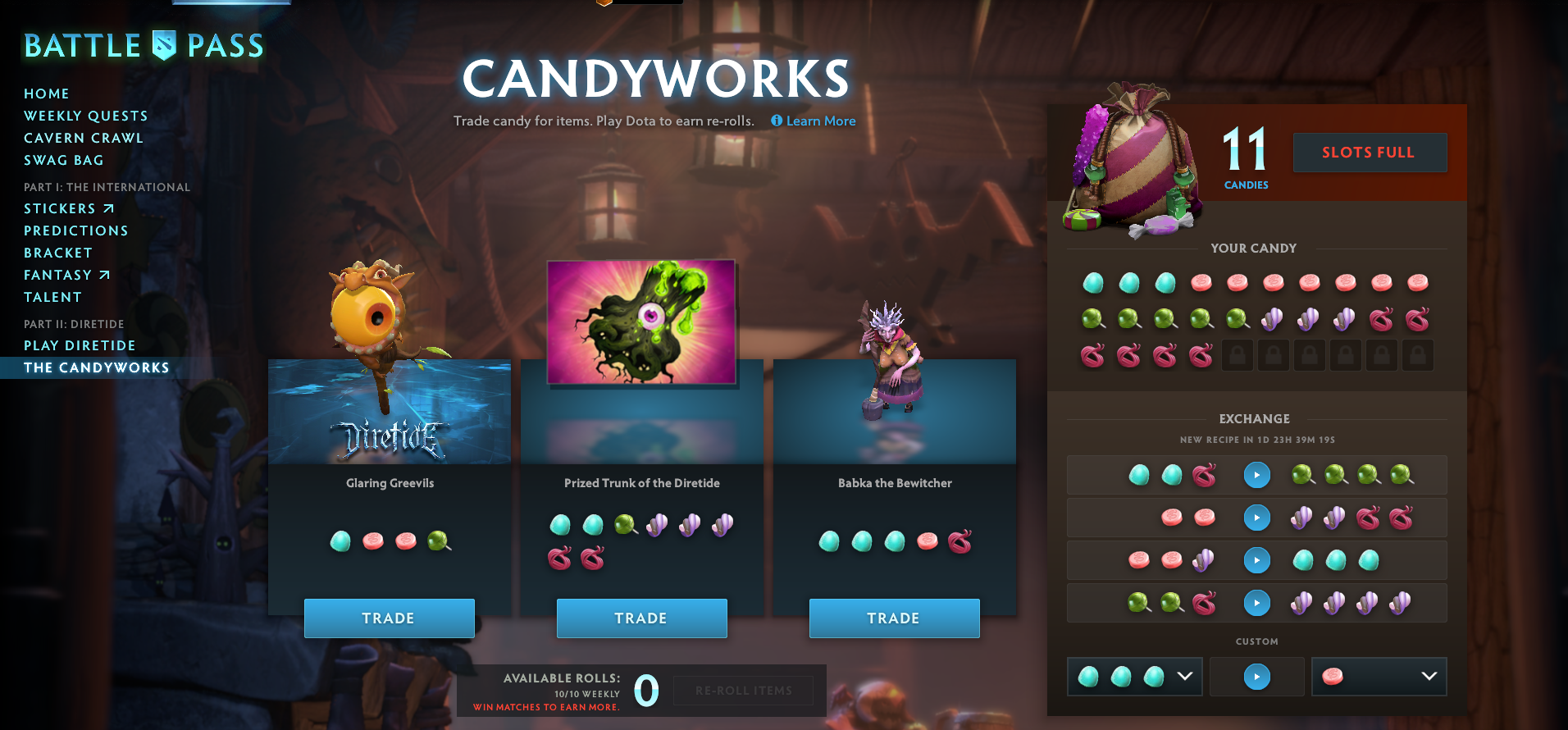Click the info icon beside Learn More

click(776, 121)
